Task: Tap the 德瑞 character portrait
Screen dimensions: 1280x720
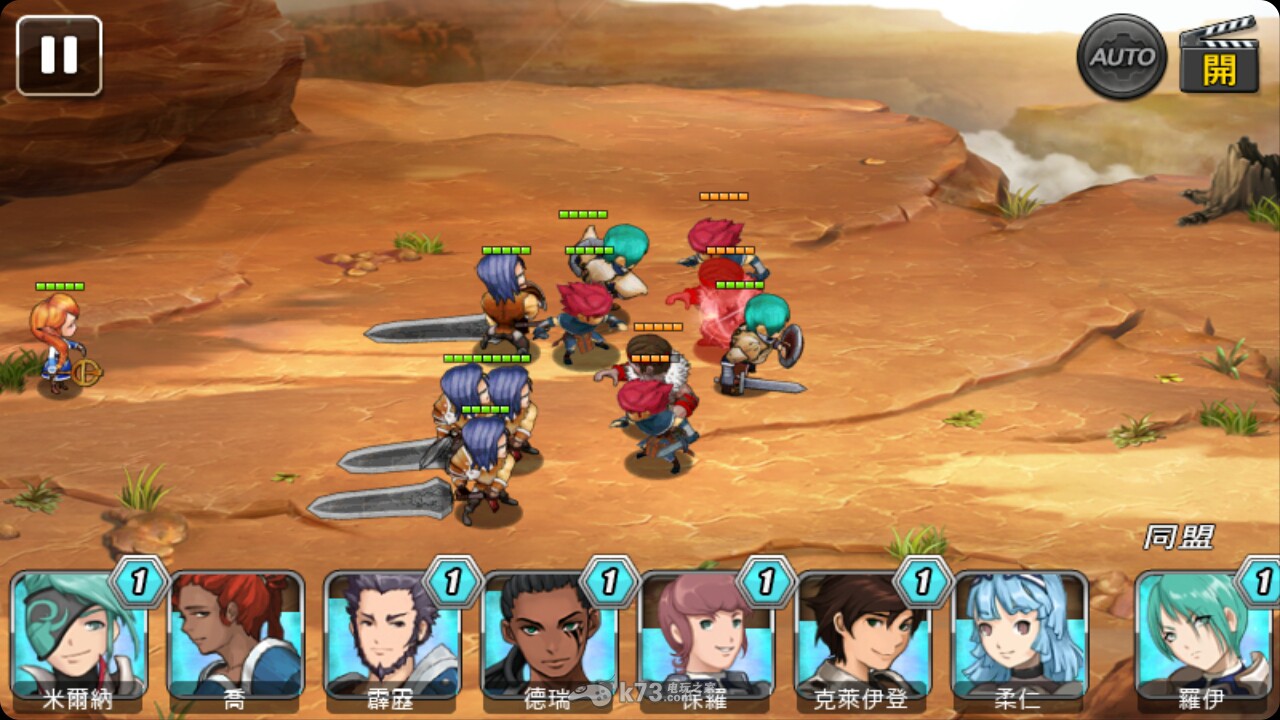Action: tap(549, 635)
